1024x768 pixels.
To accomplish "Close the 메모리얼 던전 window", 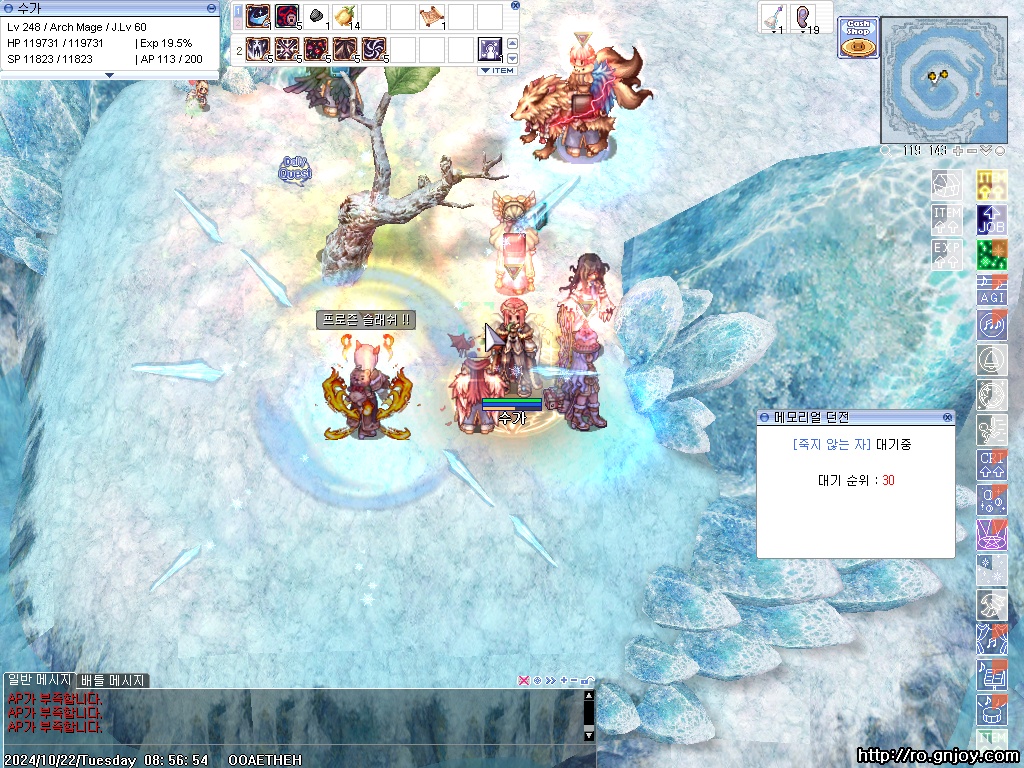I will [x=946, y=417].
